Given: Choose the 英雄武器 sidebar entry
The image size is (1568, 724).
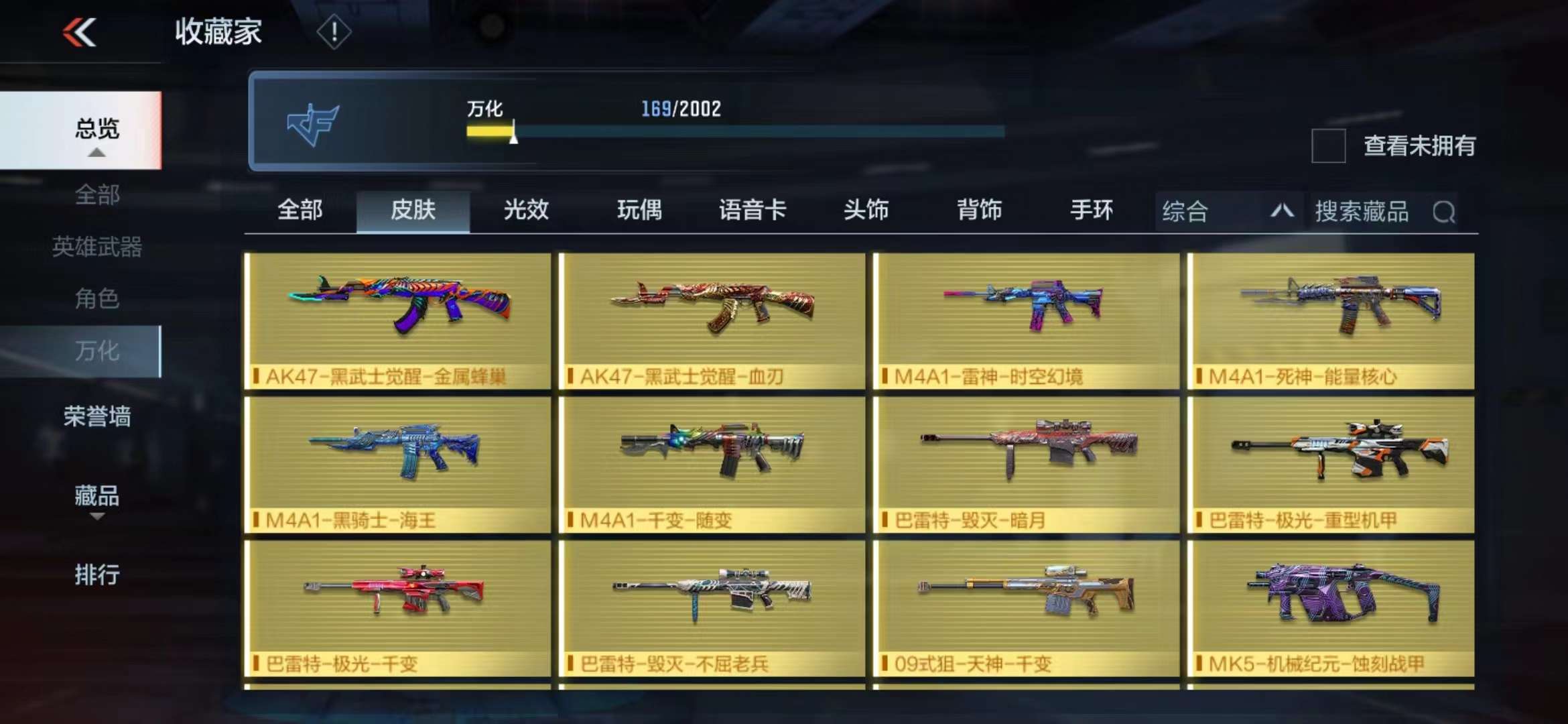Looking at the screenshot, I should point(96,247).
